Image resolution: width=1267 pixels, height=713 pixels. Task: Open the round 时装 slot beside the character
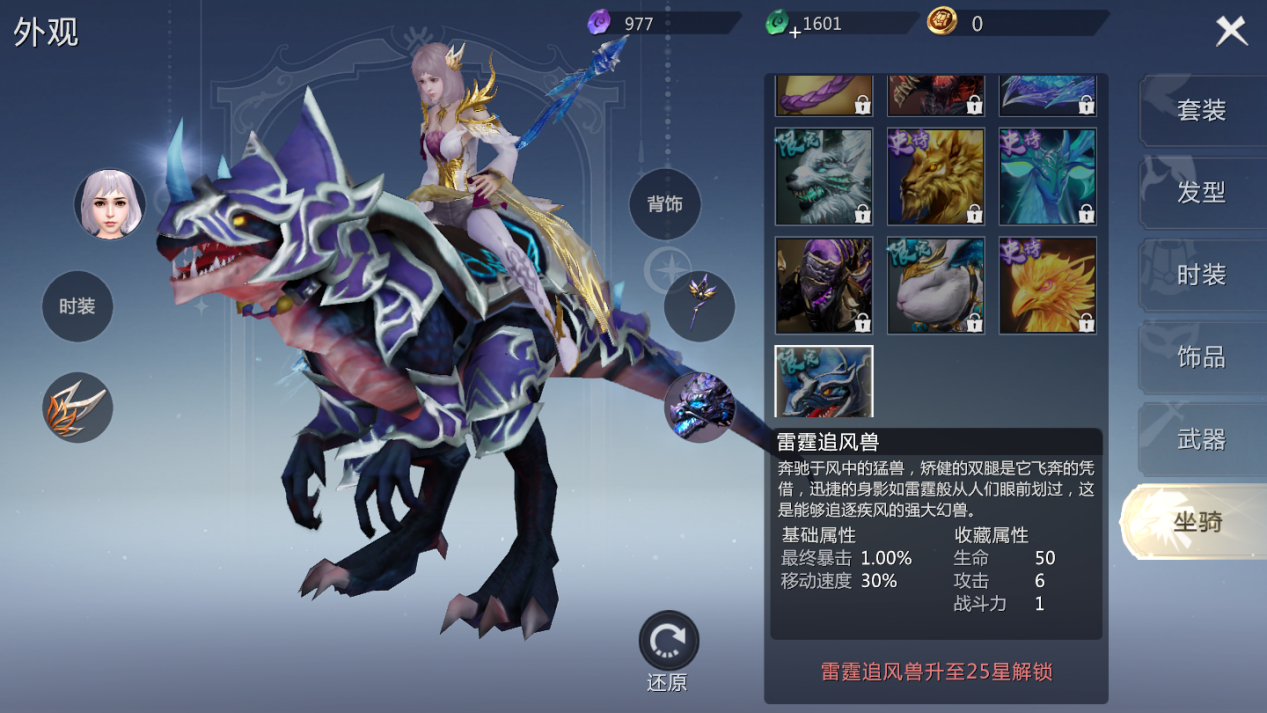click(x=77, y=306)
